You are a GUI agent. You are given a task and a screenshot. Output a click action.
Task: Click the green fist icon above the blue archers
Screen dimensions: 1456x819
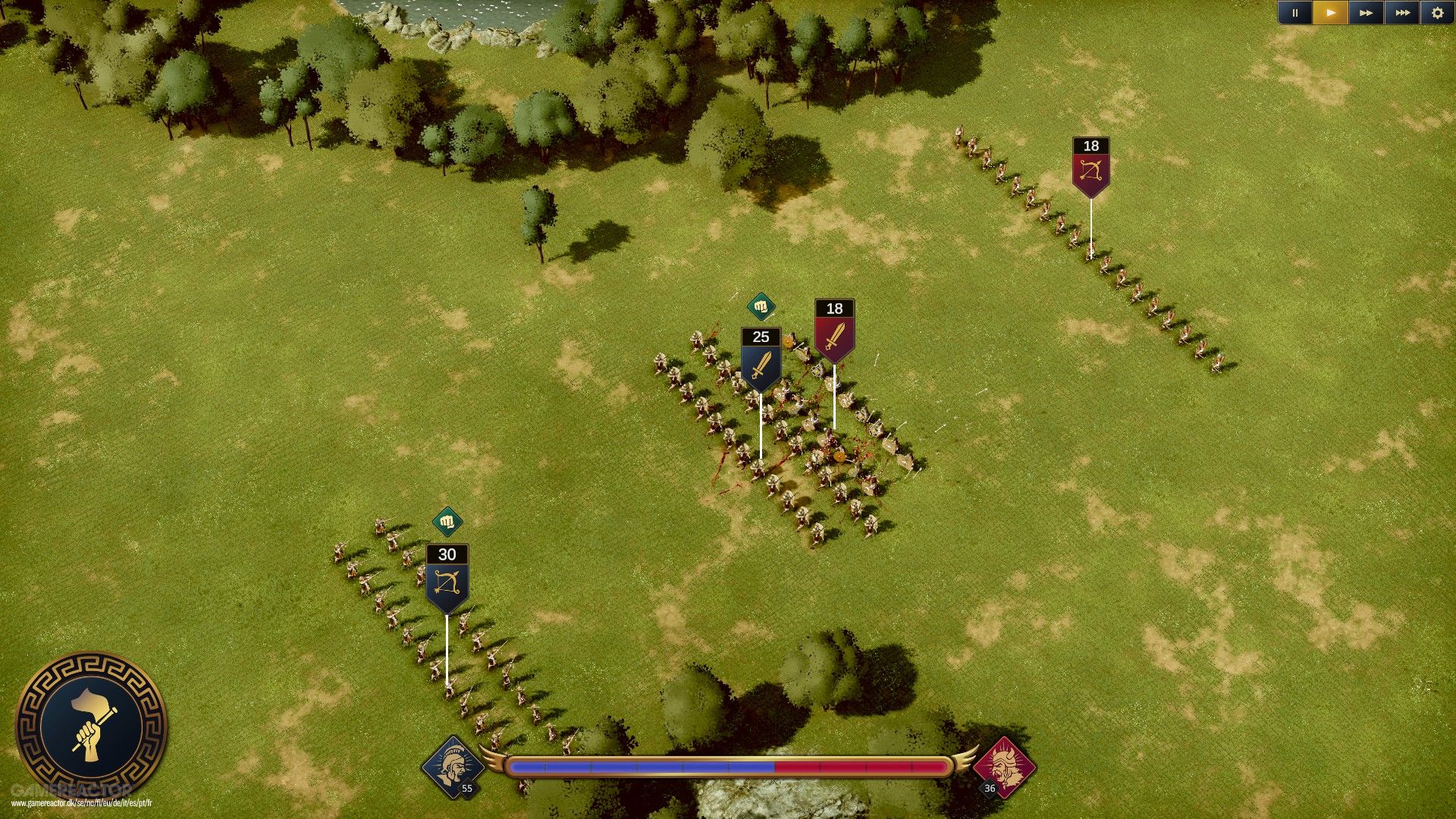tap(447, 522)
